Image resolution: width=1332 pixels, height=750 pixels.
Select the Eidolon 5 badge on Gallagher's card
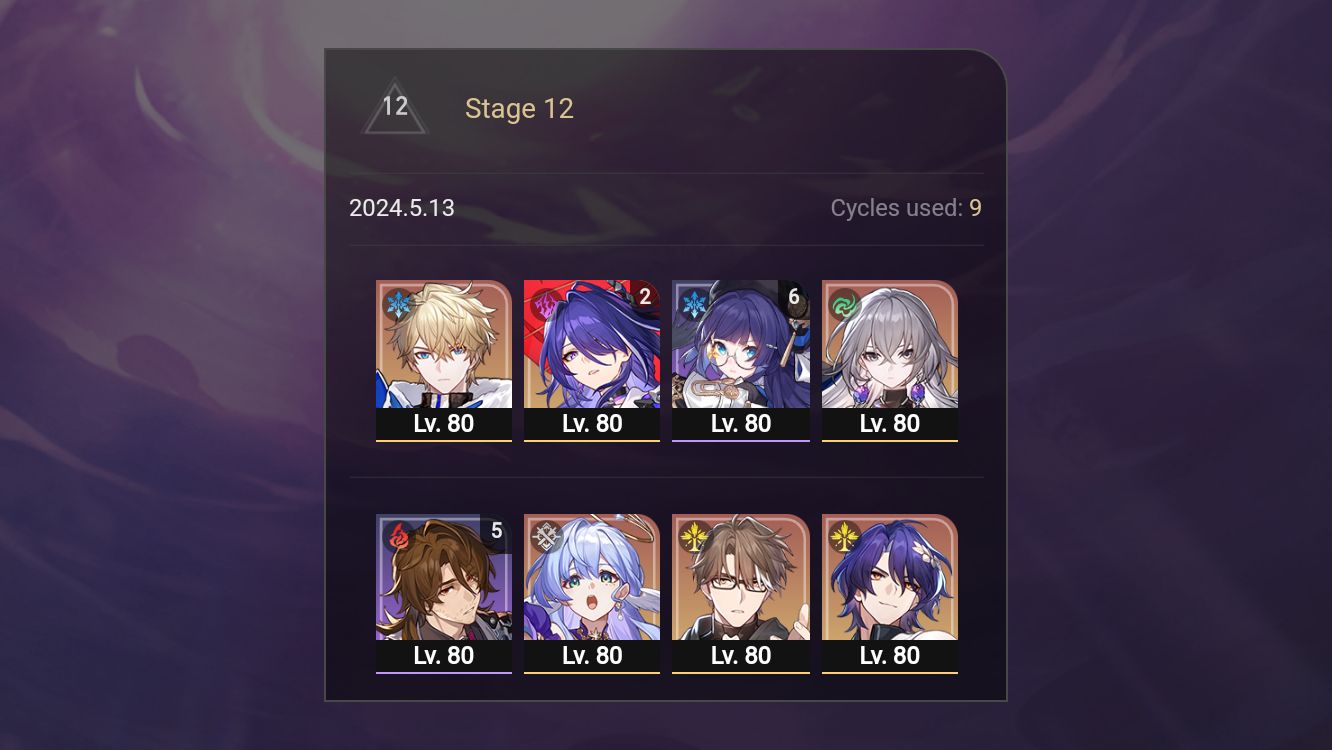pyautogui.click(x=497, y=531)
